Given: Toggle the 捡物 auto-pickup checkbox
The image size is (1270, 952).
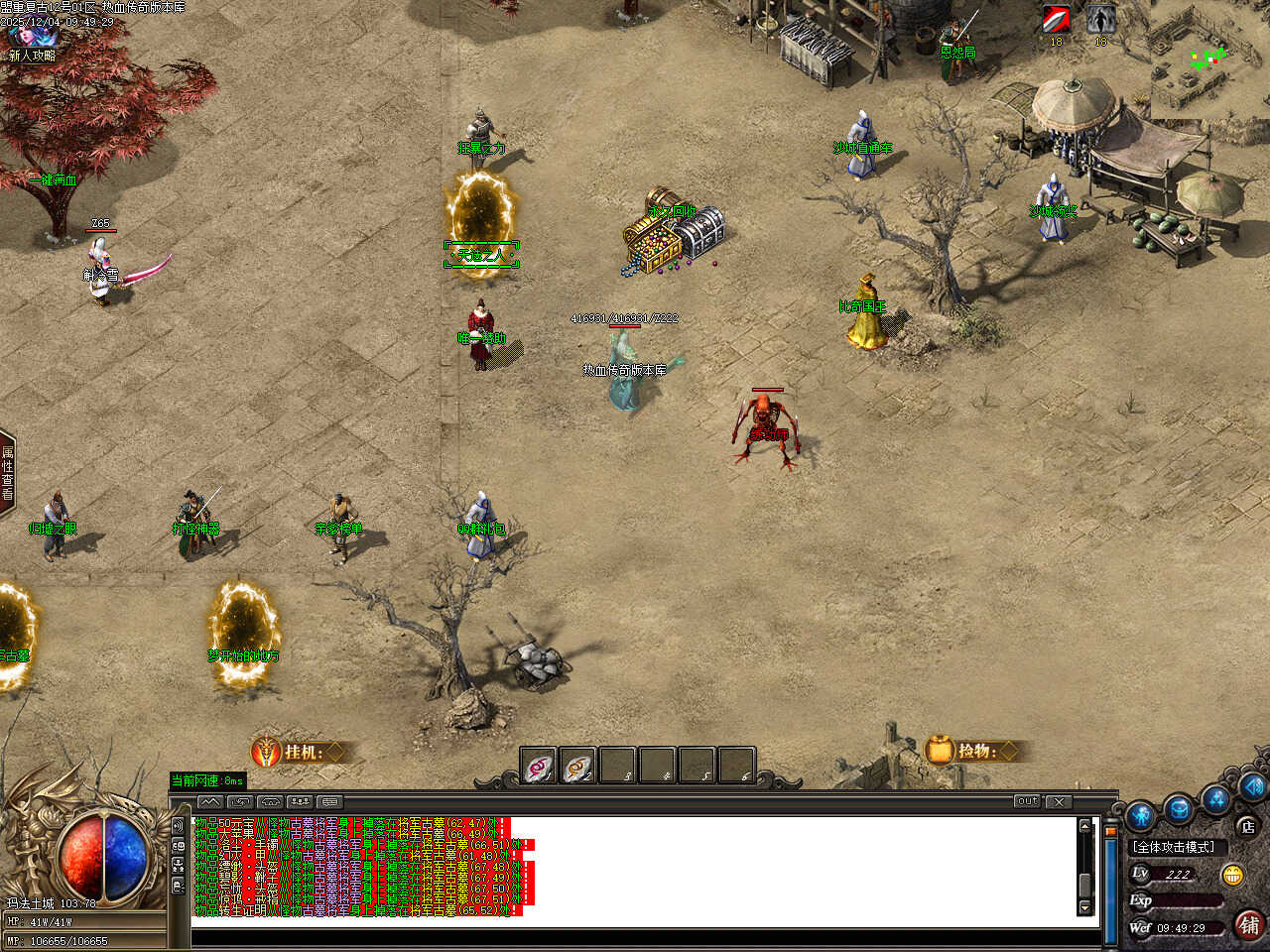Looking at the screenshot, I should 1009,751.
